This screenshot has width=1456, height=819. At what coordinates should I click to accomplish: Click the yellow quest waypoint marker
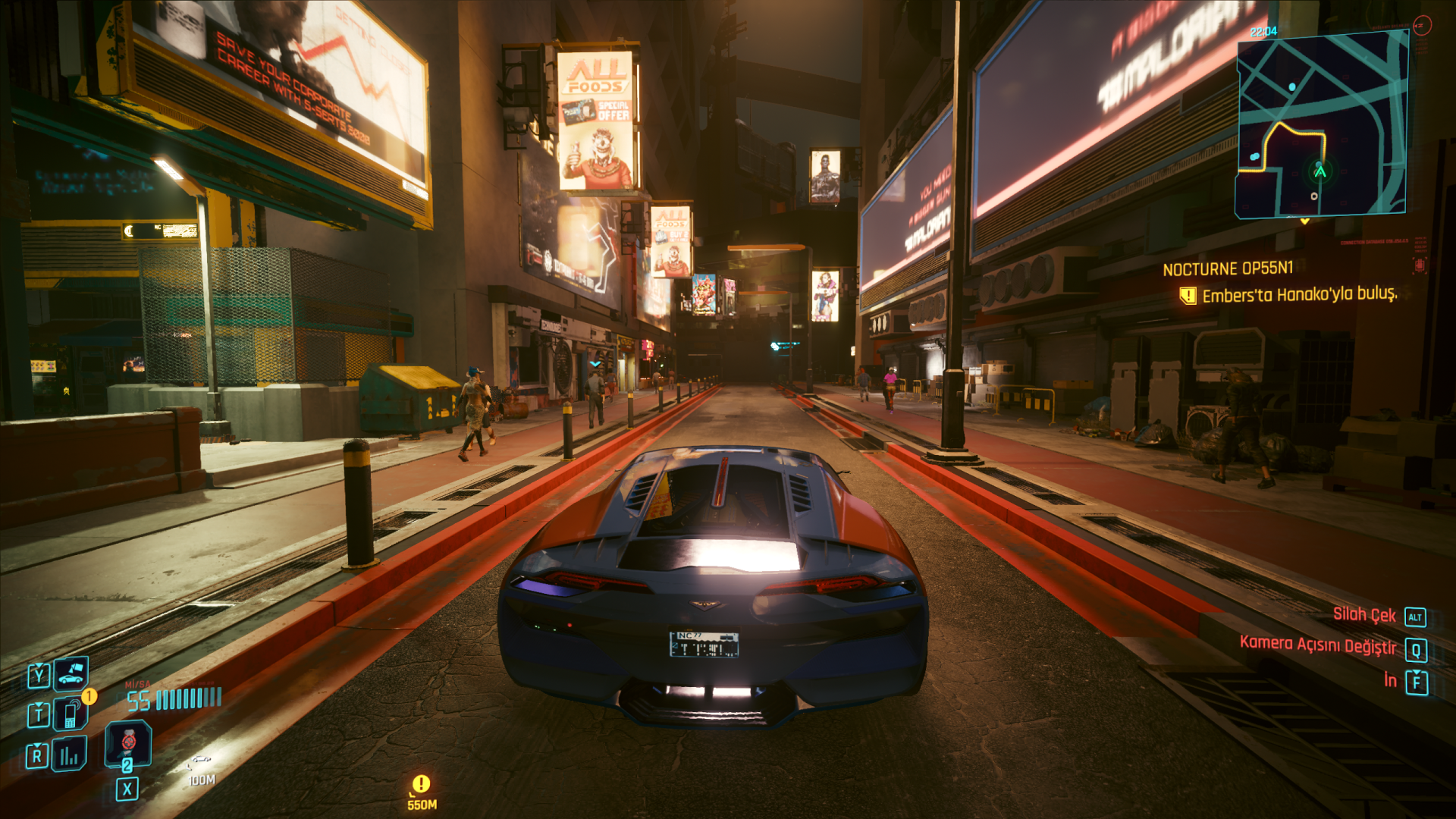[x=421, y=783]
